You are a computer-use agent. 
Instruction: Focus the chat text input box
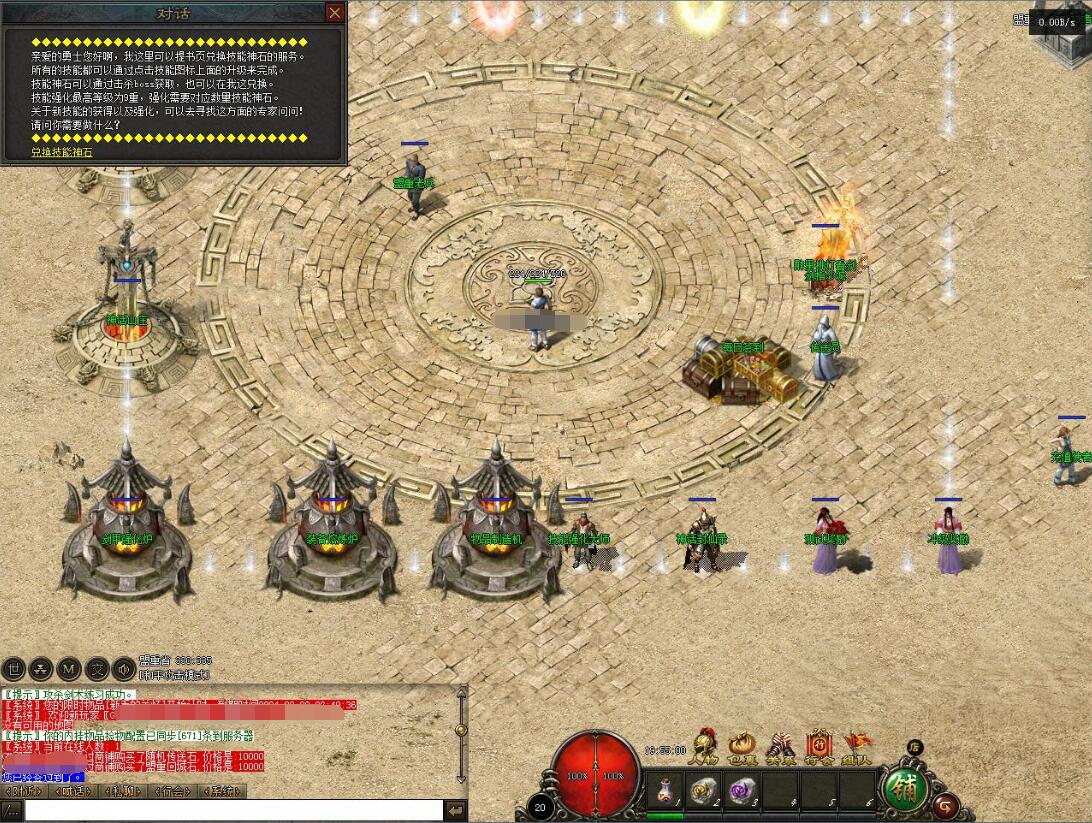point(234,810)
